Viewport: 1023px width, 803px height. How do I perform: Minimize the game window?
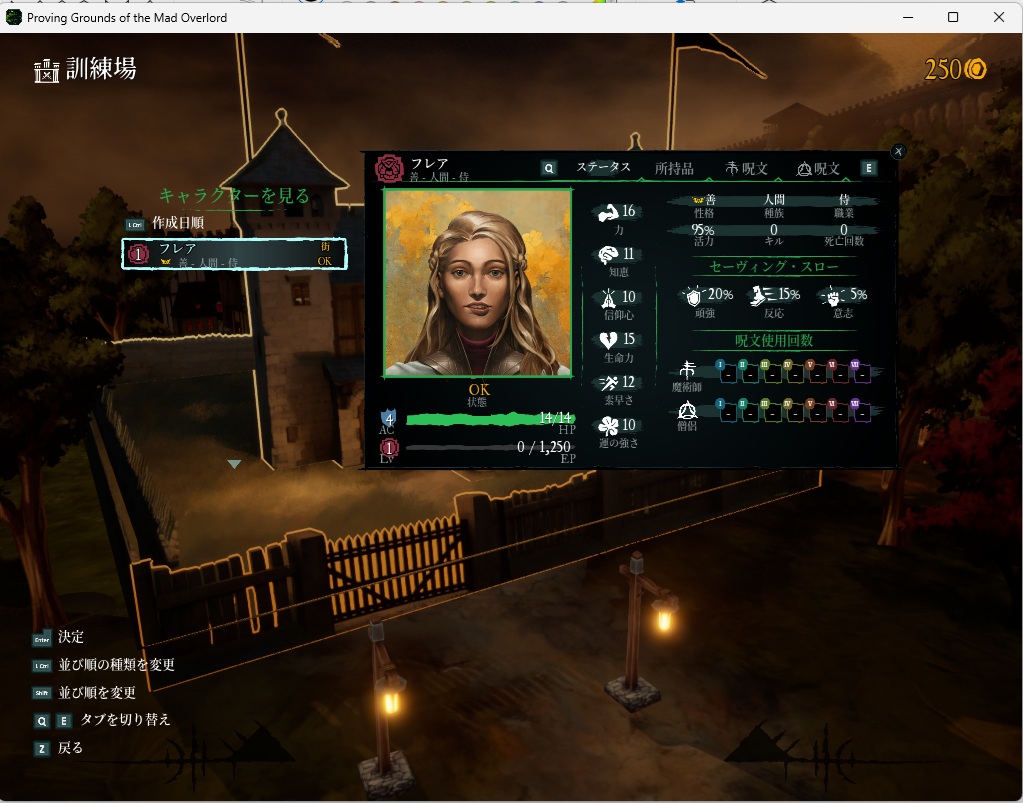click(x=907, y=17)
